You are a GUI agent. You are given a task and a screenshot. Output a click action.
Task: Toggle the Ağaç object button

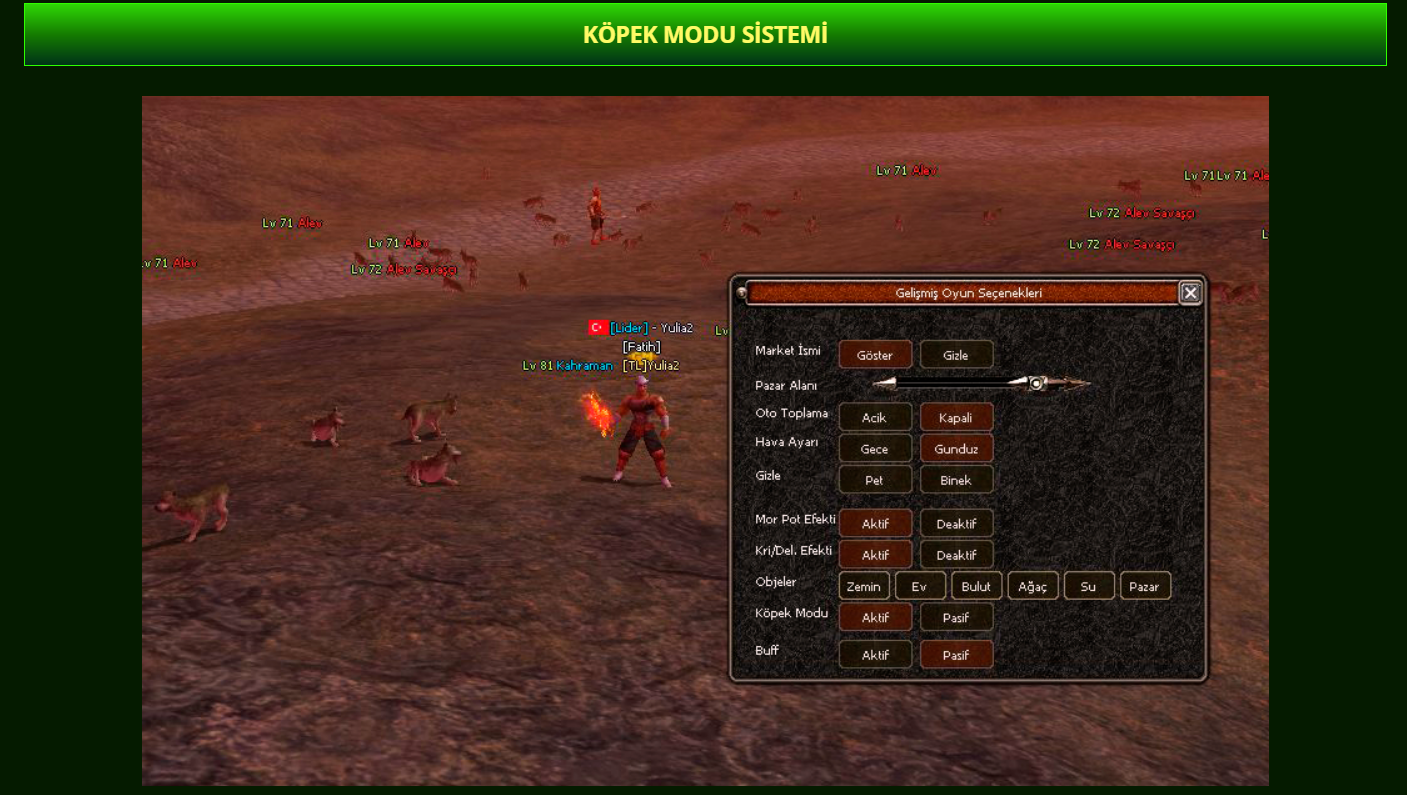[x=1032, y=586]
